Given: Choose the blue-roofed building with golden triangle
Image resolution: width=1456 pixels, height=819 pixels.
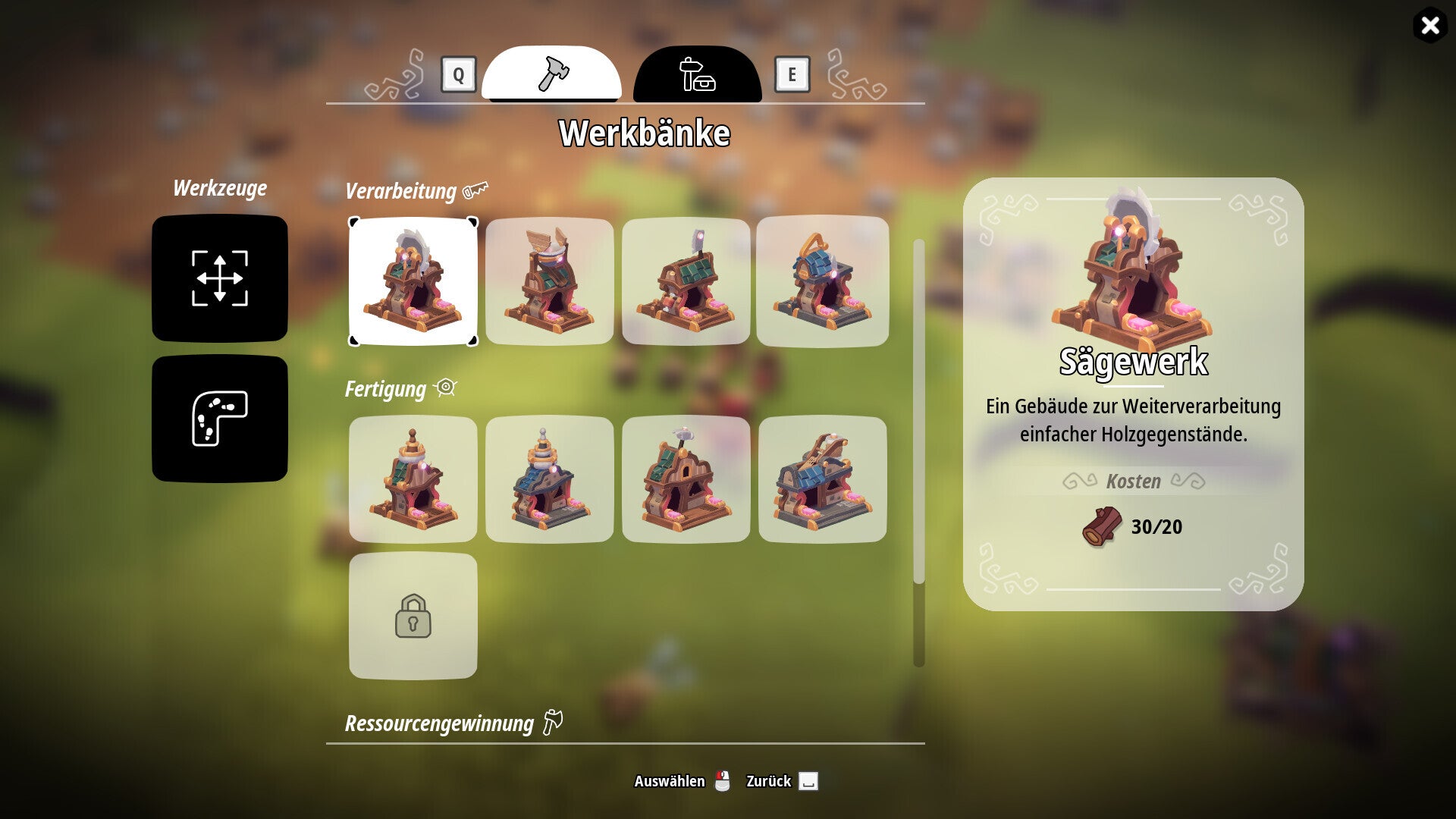Looking at the screenshot, I should click(x=823, y=281).
